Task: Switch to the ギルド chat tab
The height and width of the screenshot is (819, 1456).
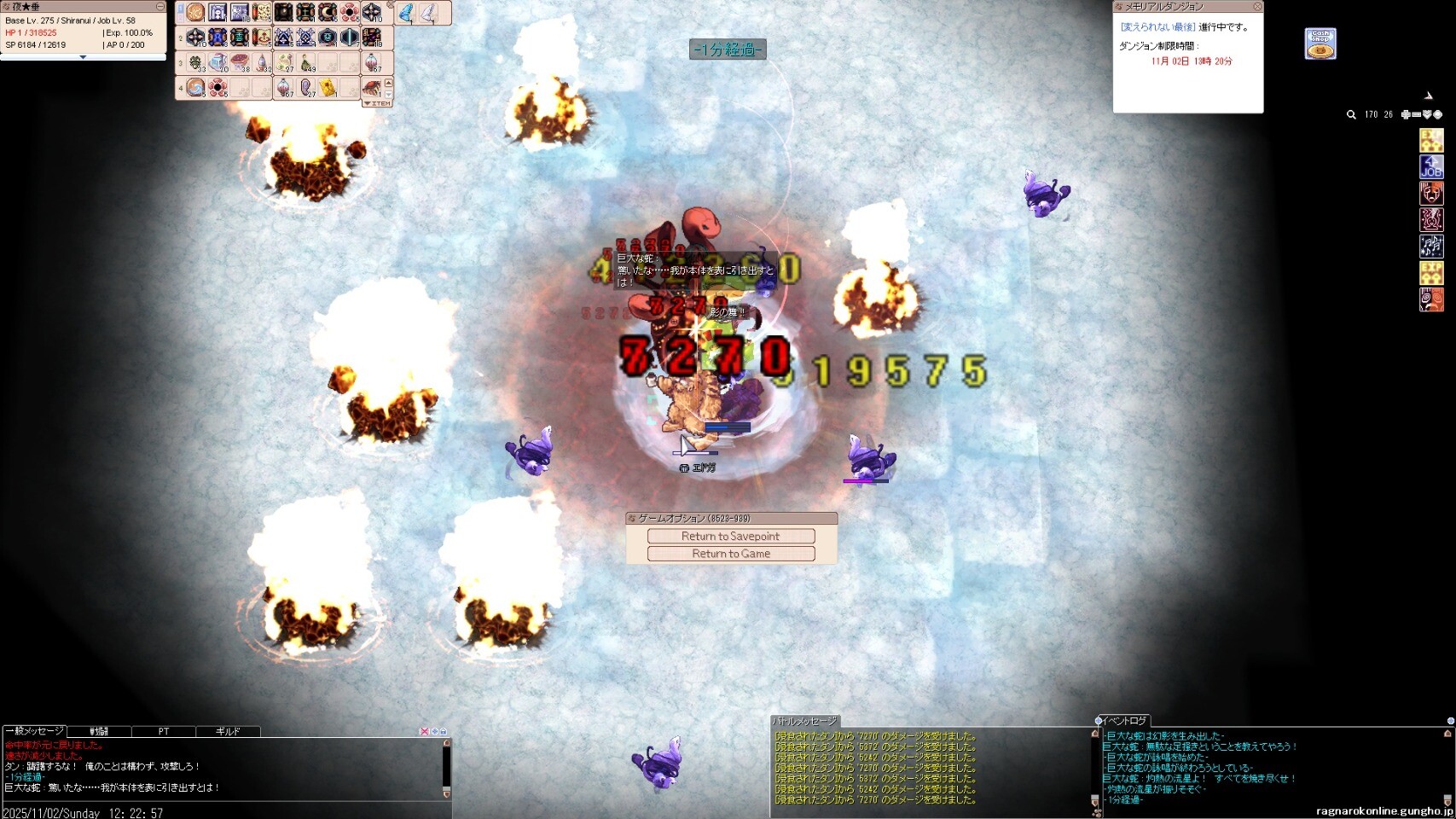Action: [x=228, y=731]
